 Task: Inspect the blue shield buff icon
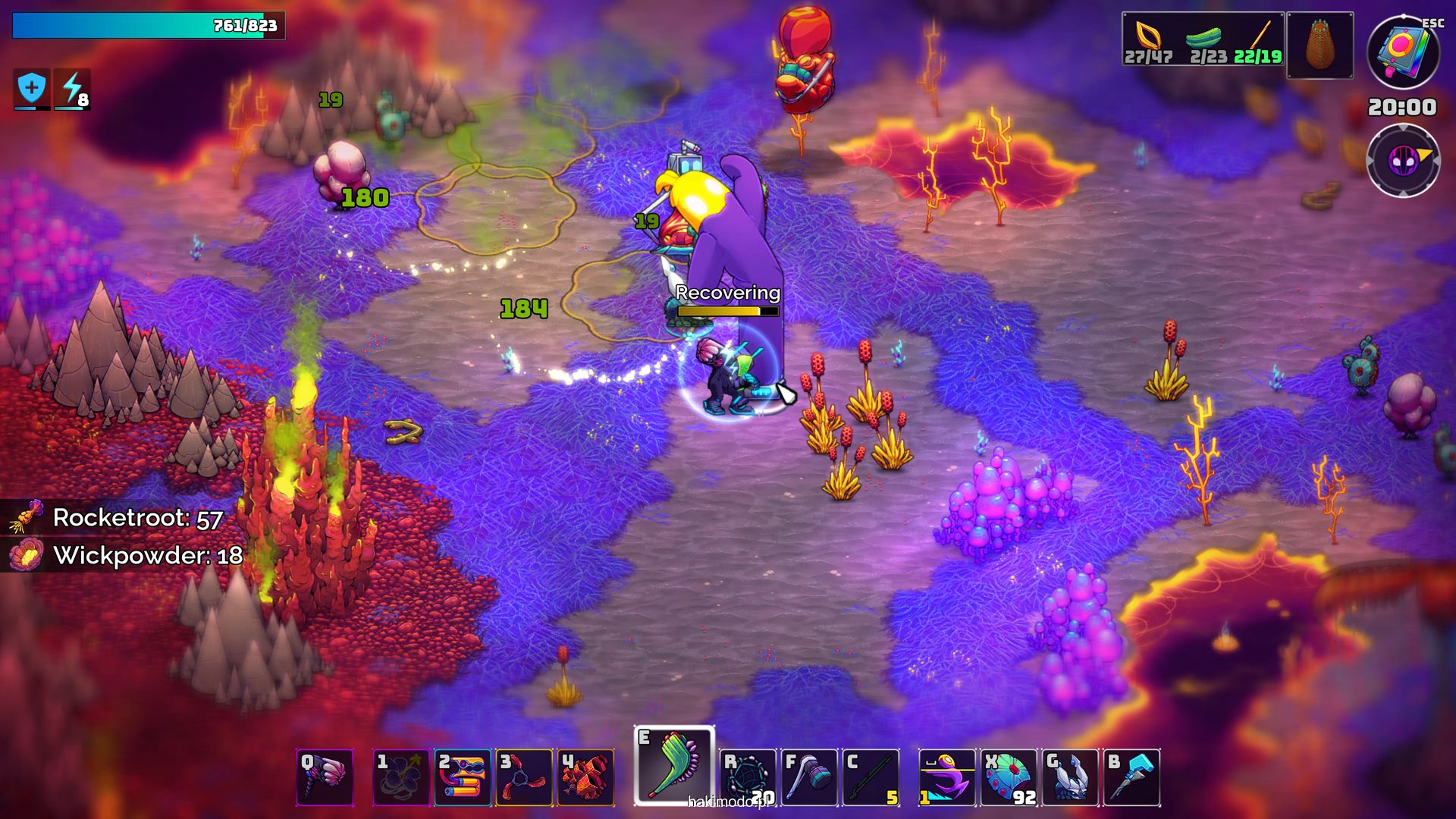32,89
